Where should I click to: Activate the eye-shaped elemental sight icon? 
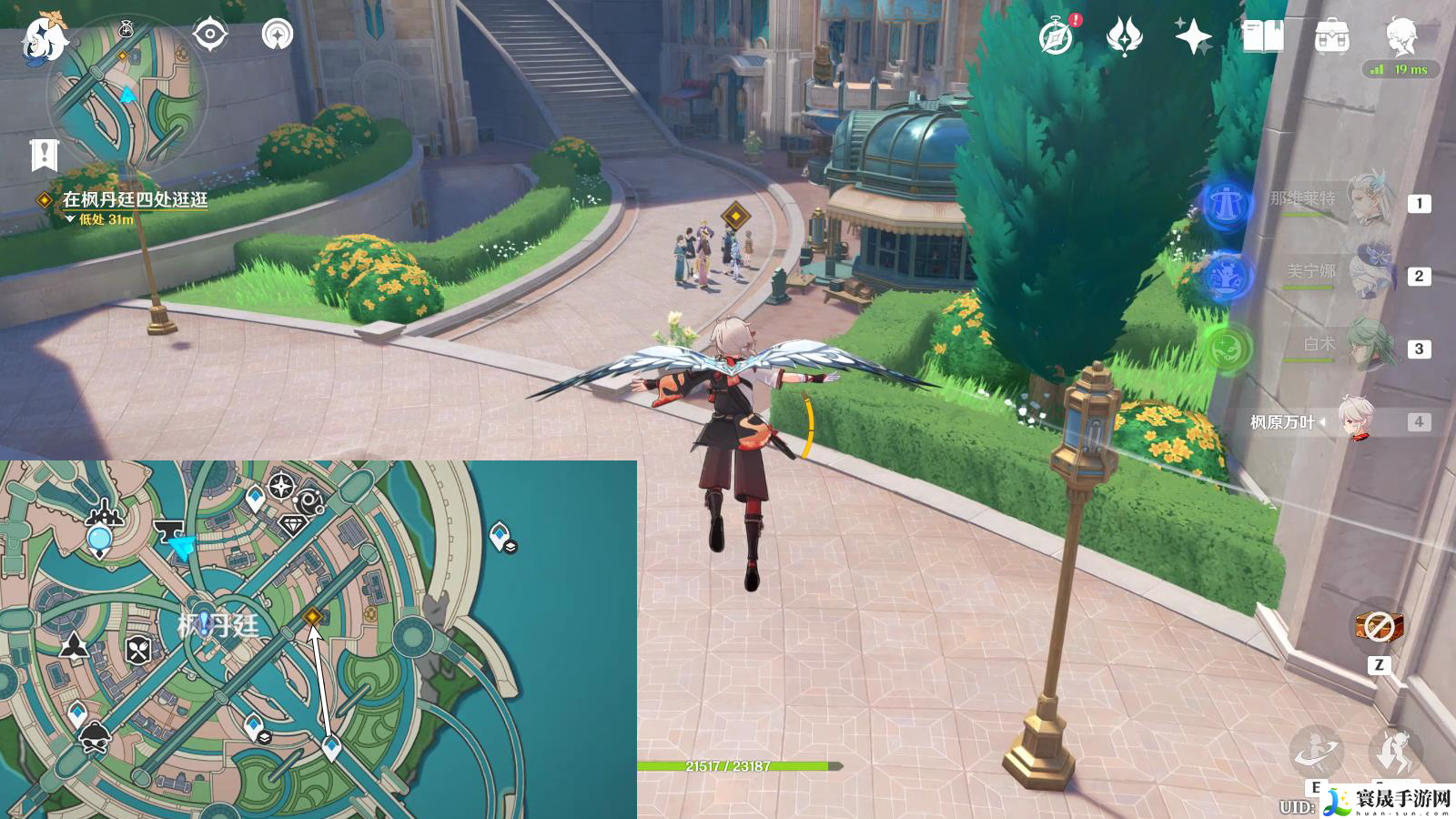coord(210,35)
